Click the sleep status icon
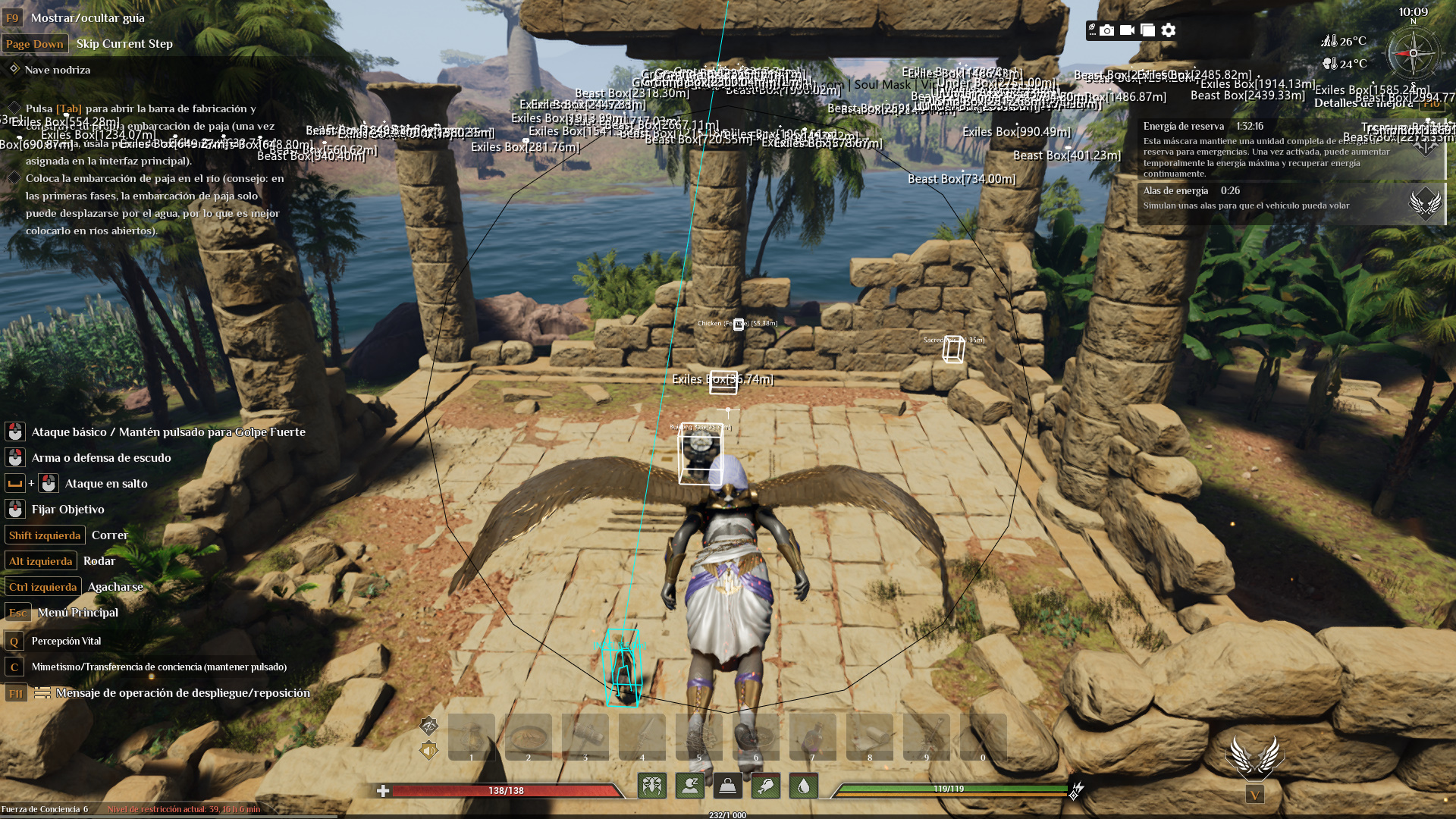The height and width of the screenshot is (819, 1456). 689,786
